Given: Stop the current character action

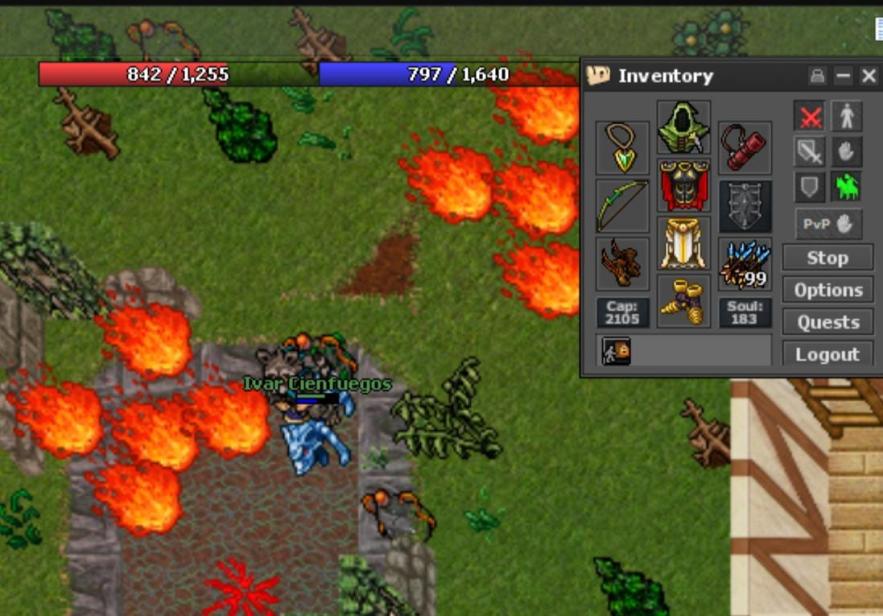Looking at the screenshot, I should [x=827, y=258].
